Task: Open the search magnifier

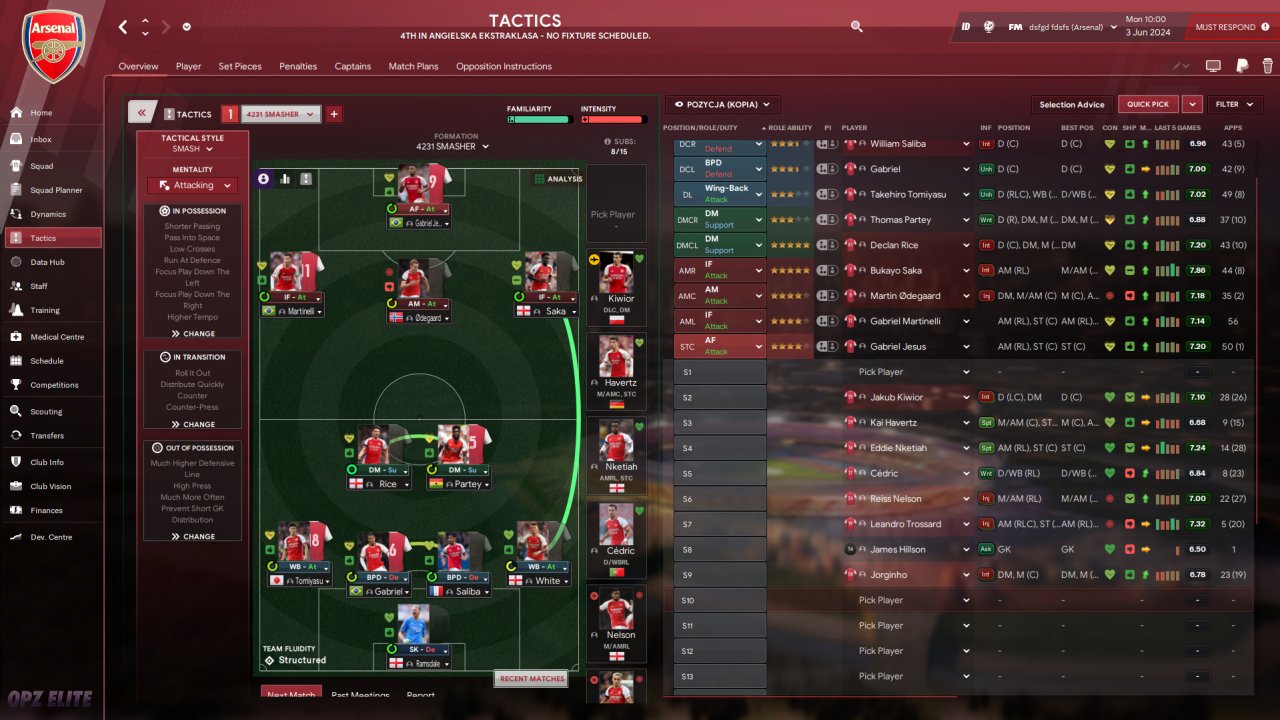Action: 856,27
